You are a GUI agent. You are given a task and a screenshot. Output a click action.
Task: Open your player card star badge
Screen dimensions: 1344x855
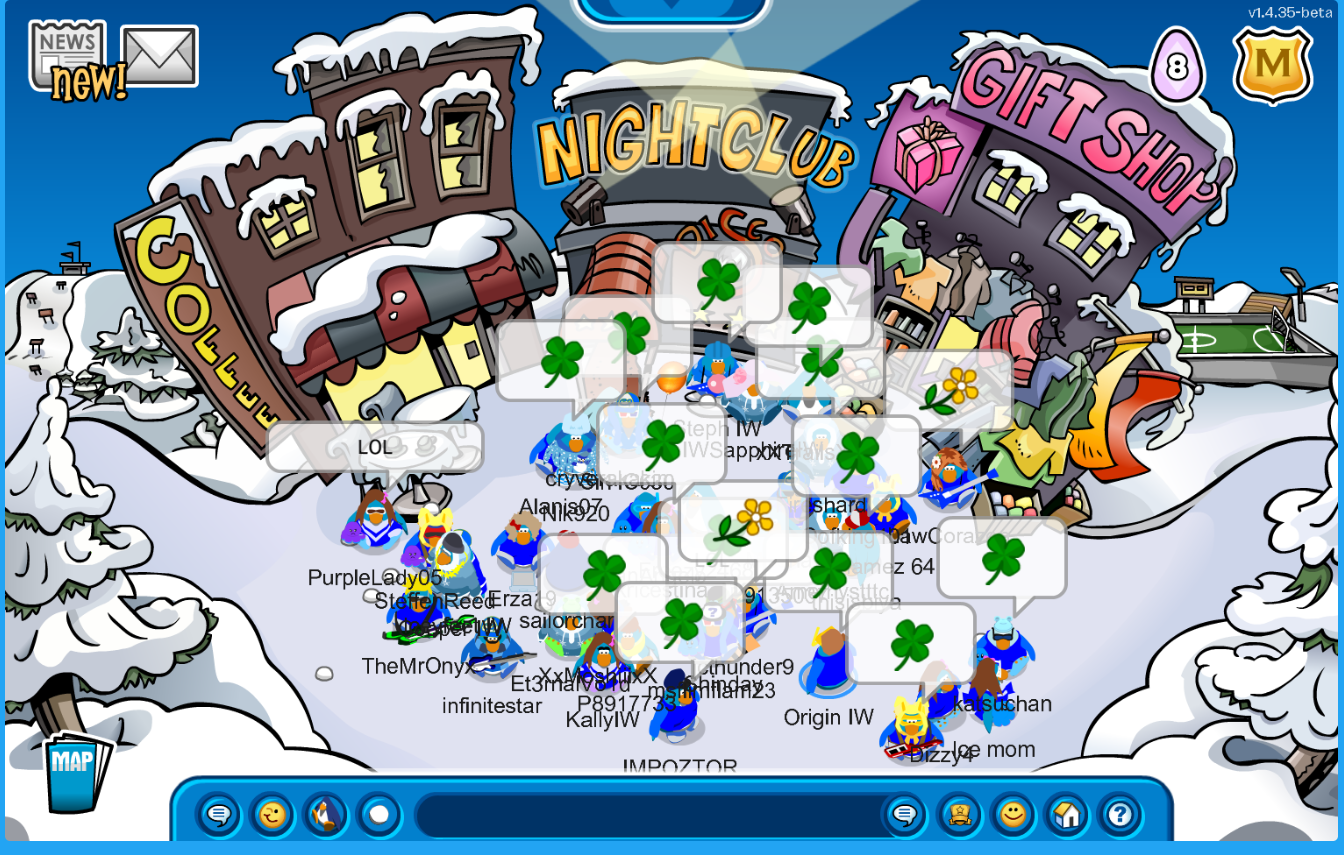[960, 815]
